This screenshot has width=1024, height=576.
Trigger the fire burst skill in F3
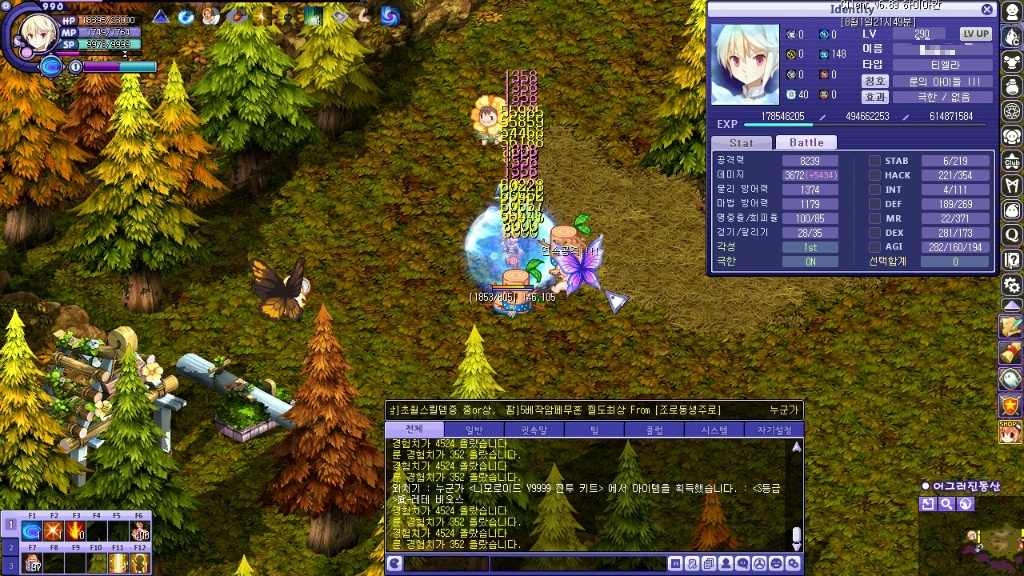click(x=75, y=531)
